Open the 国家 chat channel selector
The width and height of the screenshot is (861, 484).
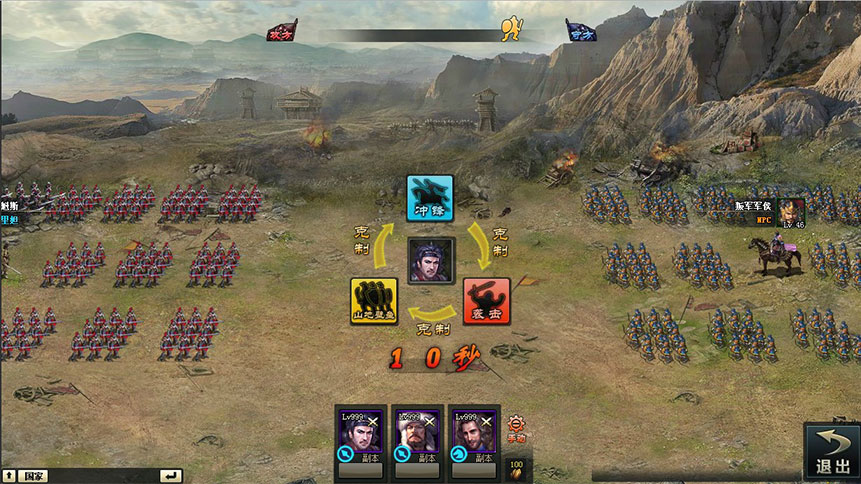point(33,476)
